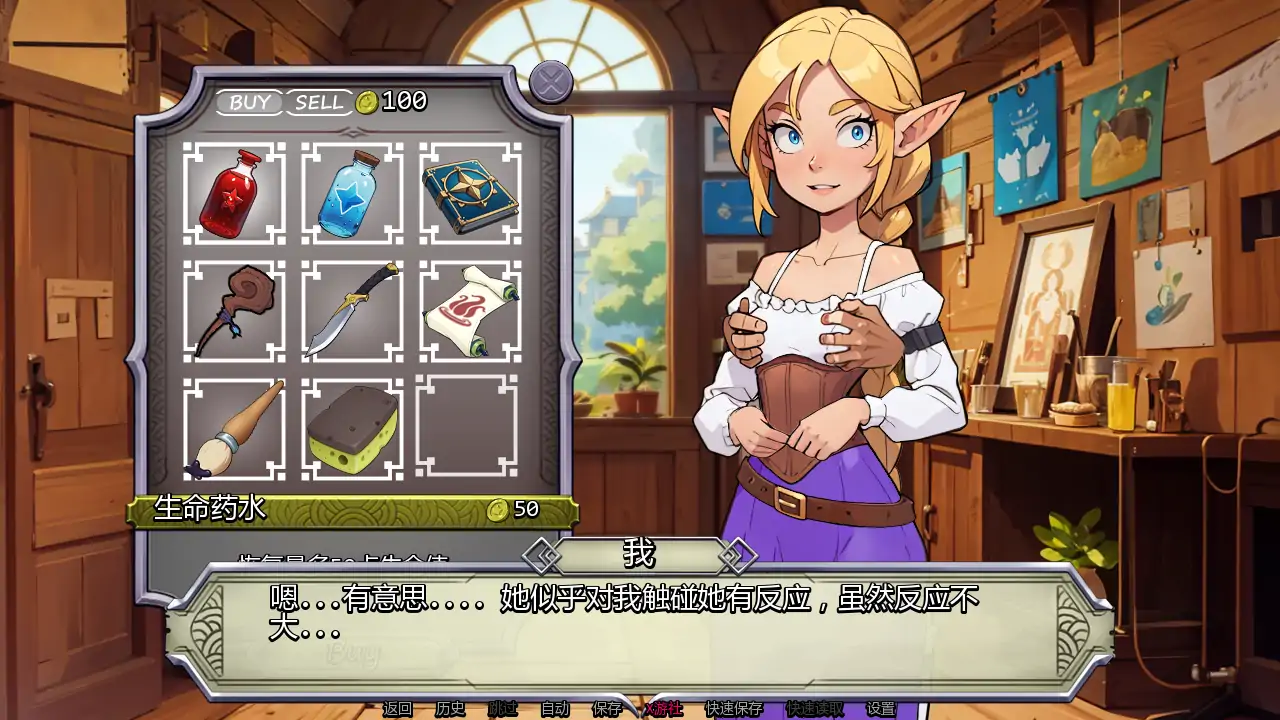Viewport: 1280px width, 720px height.
Task: Switch to the BUY tab
Action: point(252,100)
